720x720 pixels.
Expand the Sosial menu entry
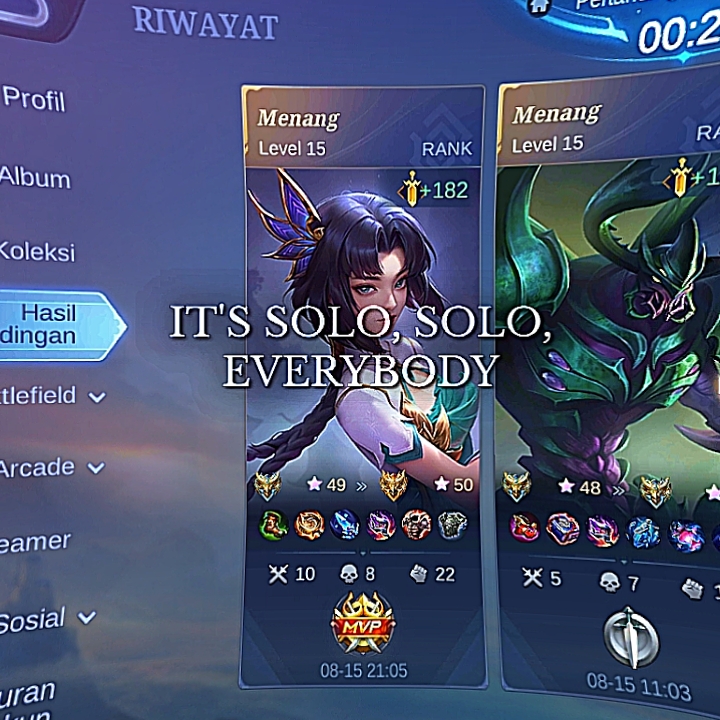pyautogui.click(x=44, y=620)
